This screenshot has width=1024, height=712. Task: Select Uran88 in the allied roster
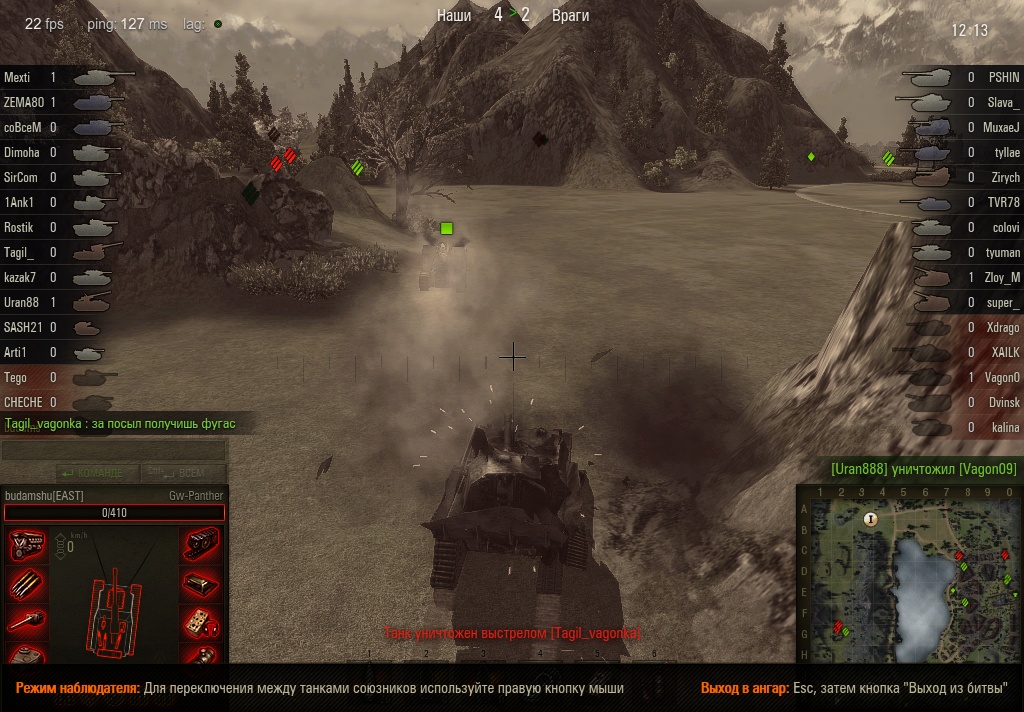tap(22, 302)
